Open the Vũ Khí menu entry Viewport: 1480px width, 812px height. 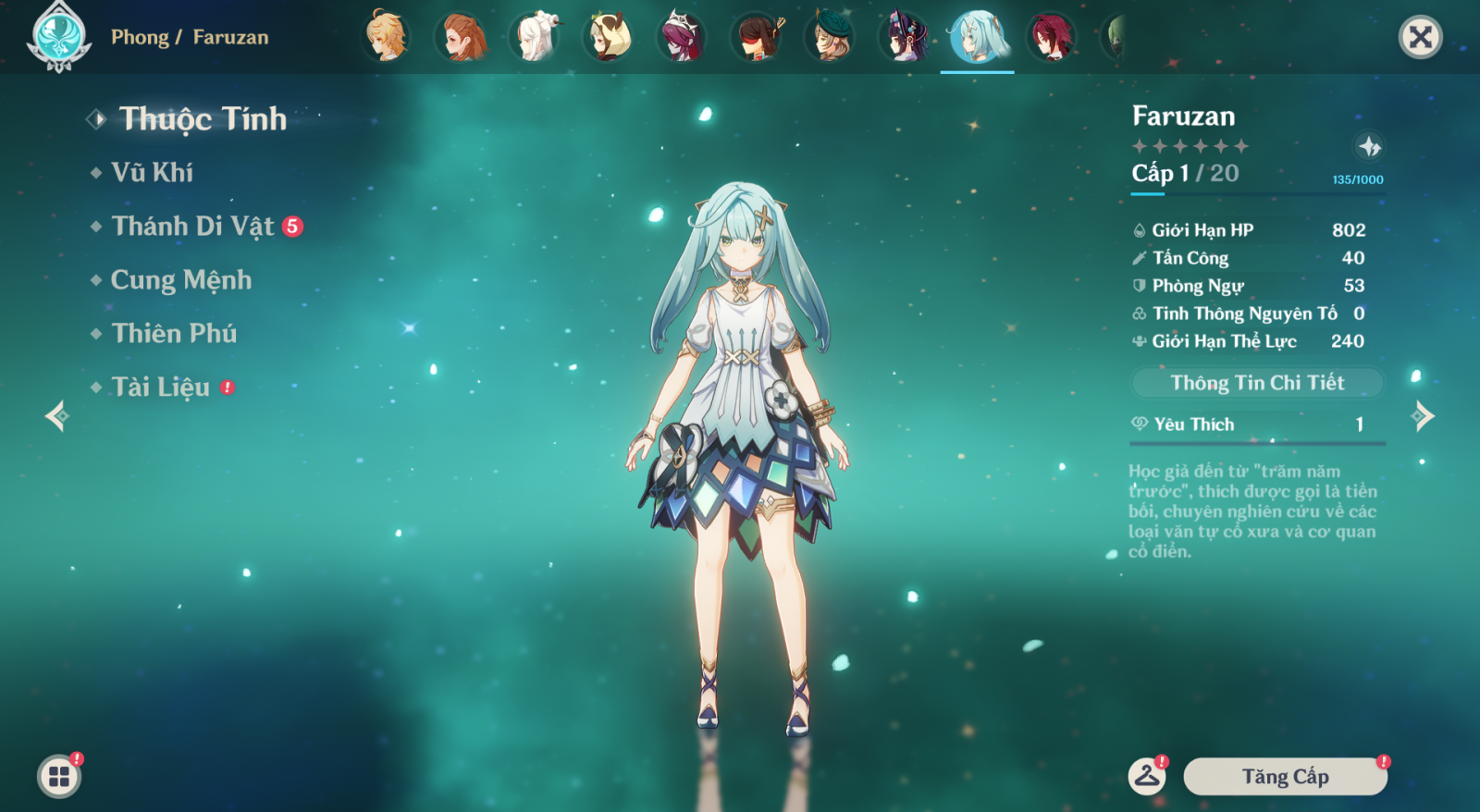click(152, 173)
